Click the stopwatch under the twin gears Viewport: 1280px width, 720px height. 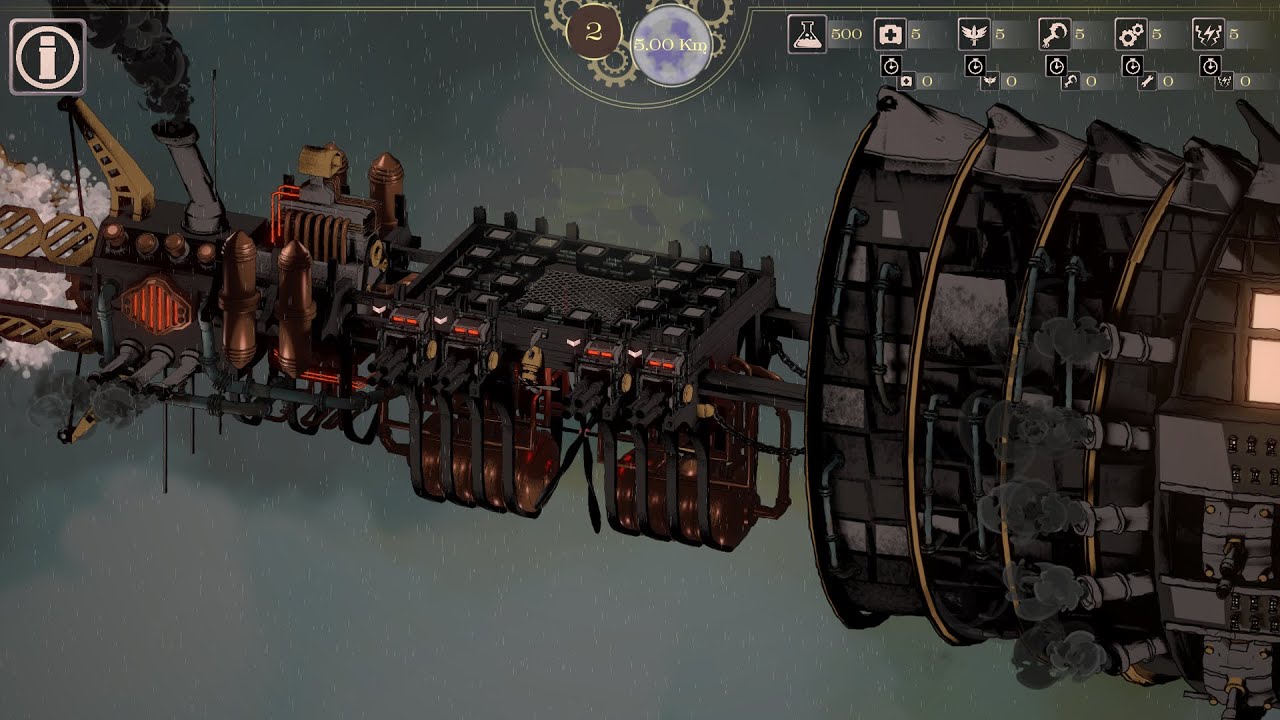(1132, 66)
